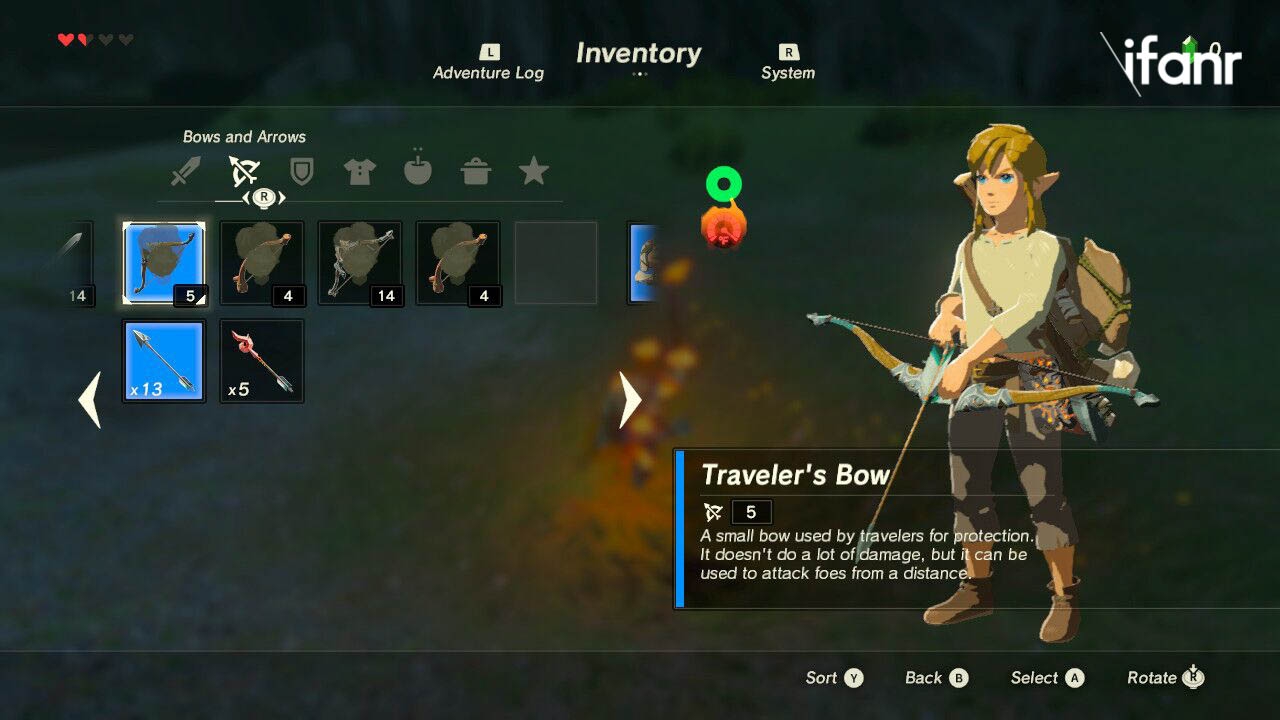
Task: Advance to next inventory page arrow
Action: tap(630, 400)
